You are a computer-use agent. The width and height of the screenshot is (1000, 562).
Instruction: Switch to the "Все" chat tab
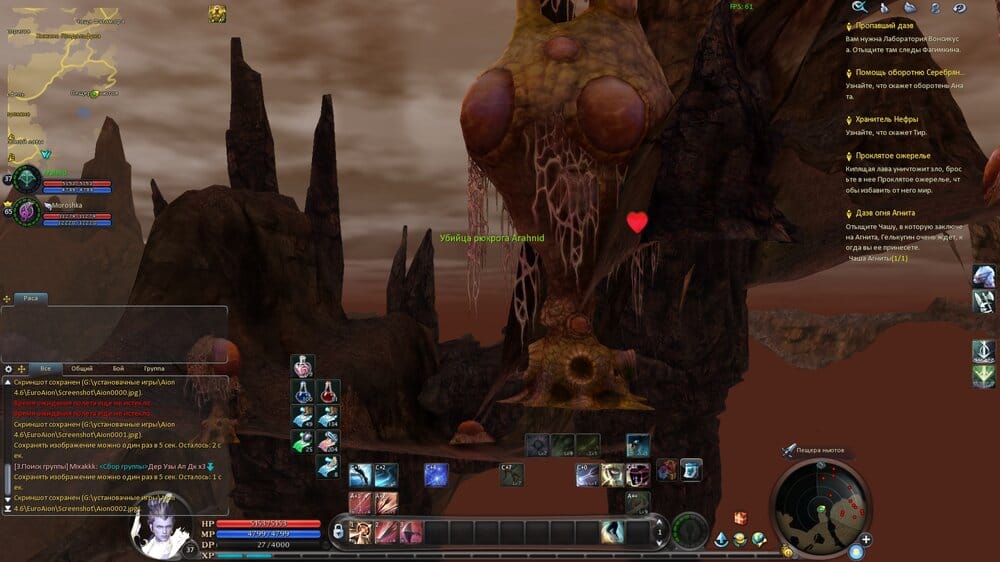click(x=45, y=369)
